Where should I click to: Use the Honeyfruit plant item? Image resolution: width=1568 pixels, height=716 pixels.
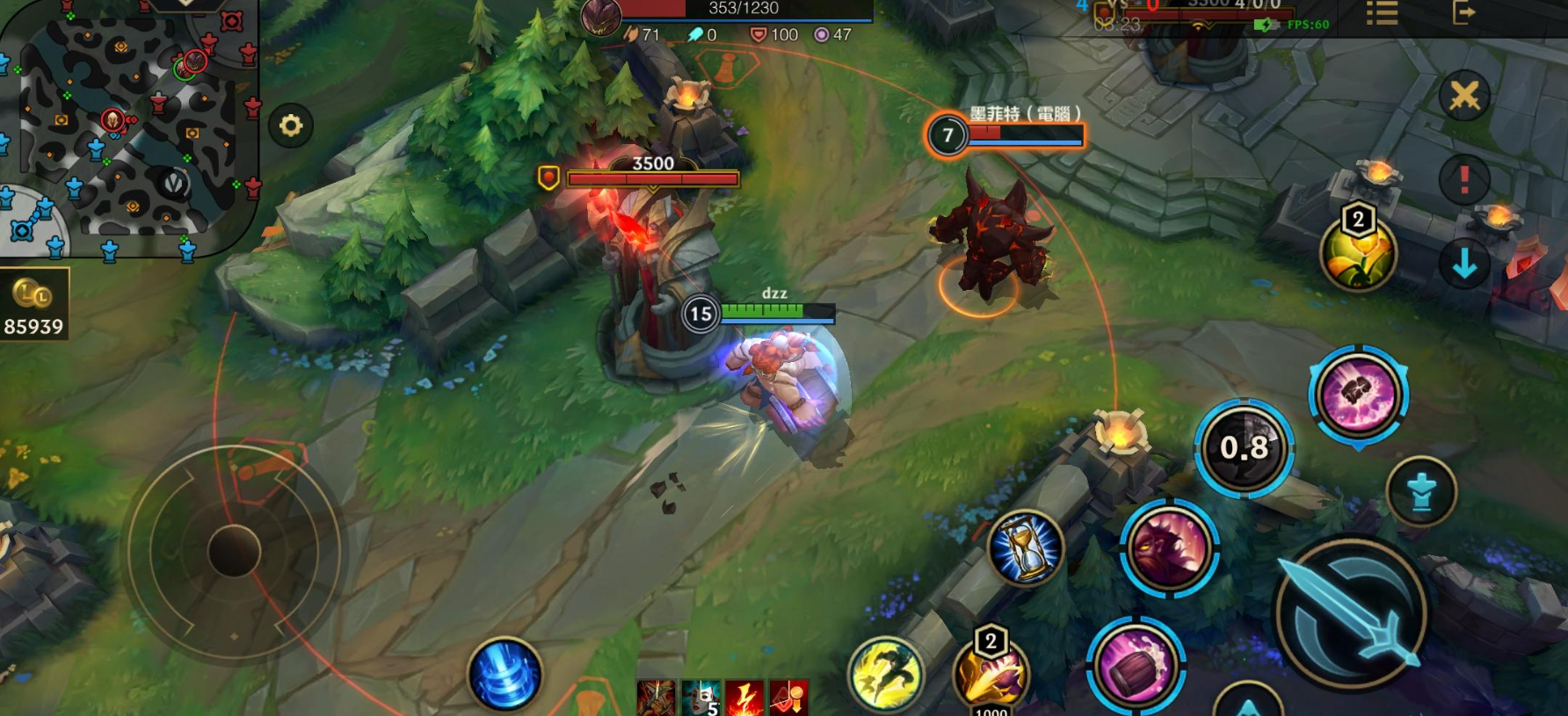pos(1358,253)
